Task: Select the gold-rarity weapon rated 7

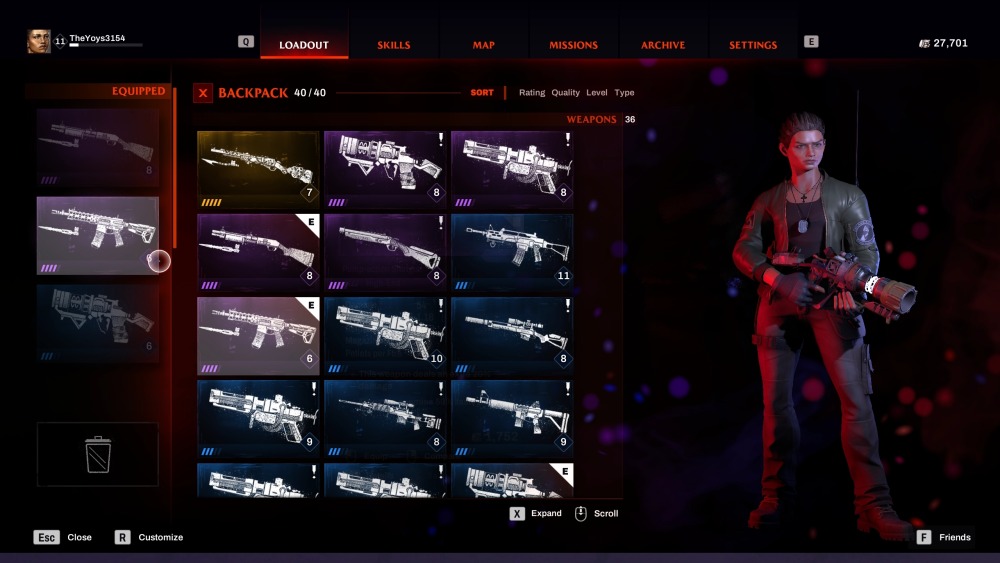Action: pyautogui.click(x=258, y=169)
